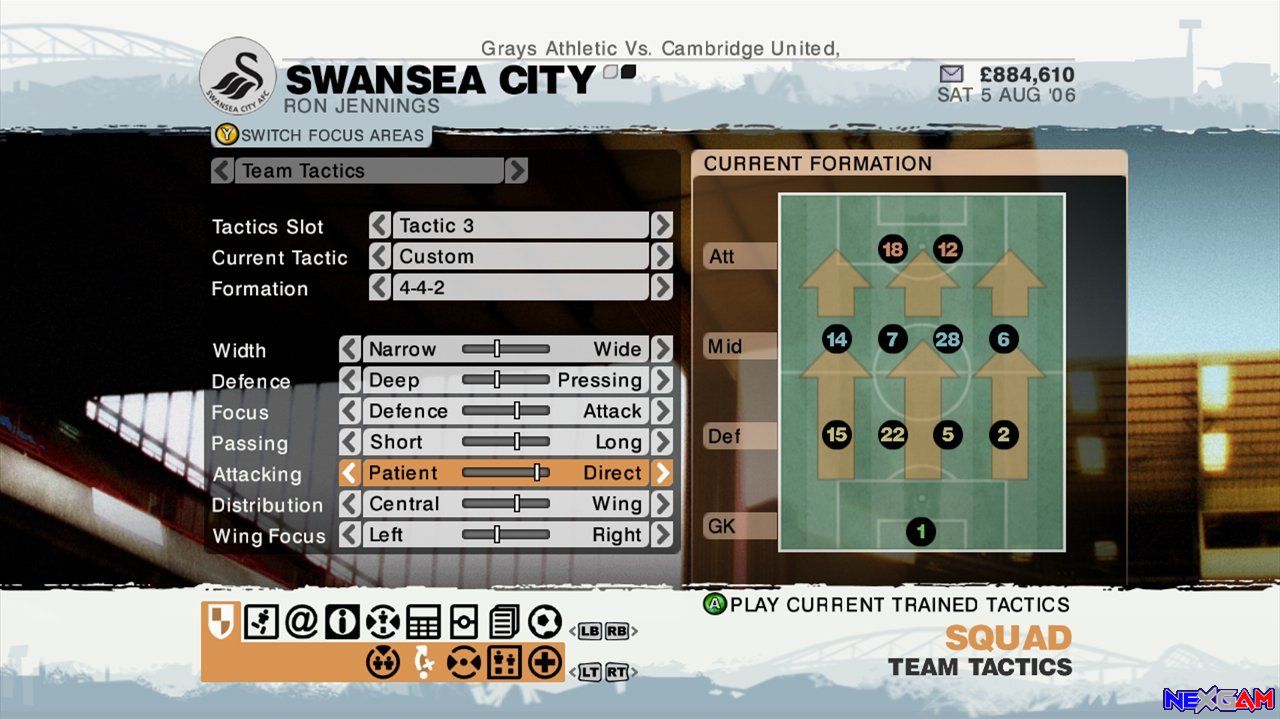The height and width of the screenshot is (719, 1280).
Task: Select goalkeeper number 1 on the formation
Action: [x=921, y=531]
